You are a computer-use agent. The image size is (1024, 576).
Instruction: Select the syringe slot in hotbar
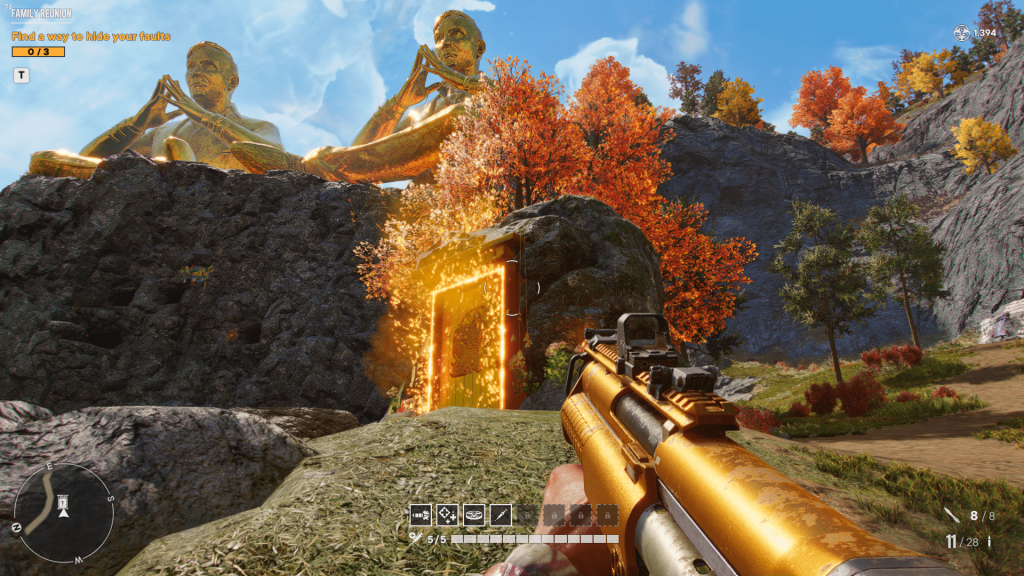tap(501, 515)
